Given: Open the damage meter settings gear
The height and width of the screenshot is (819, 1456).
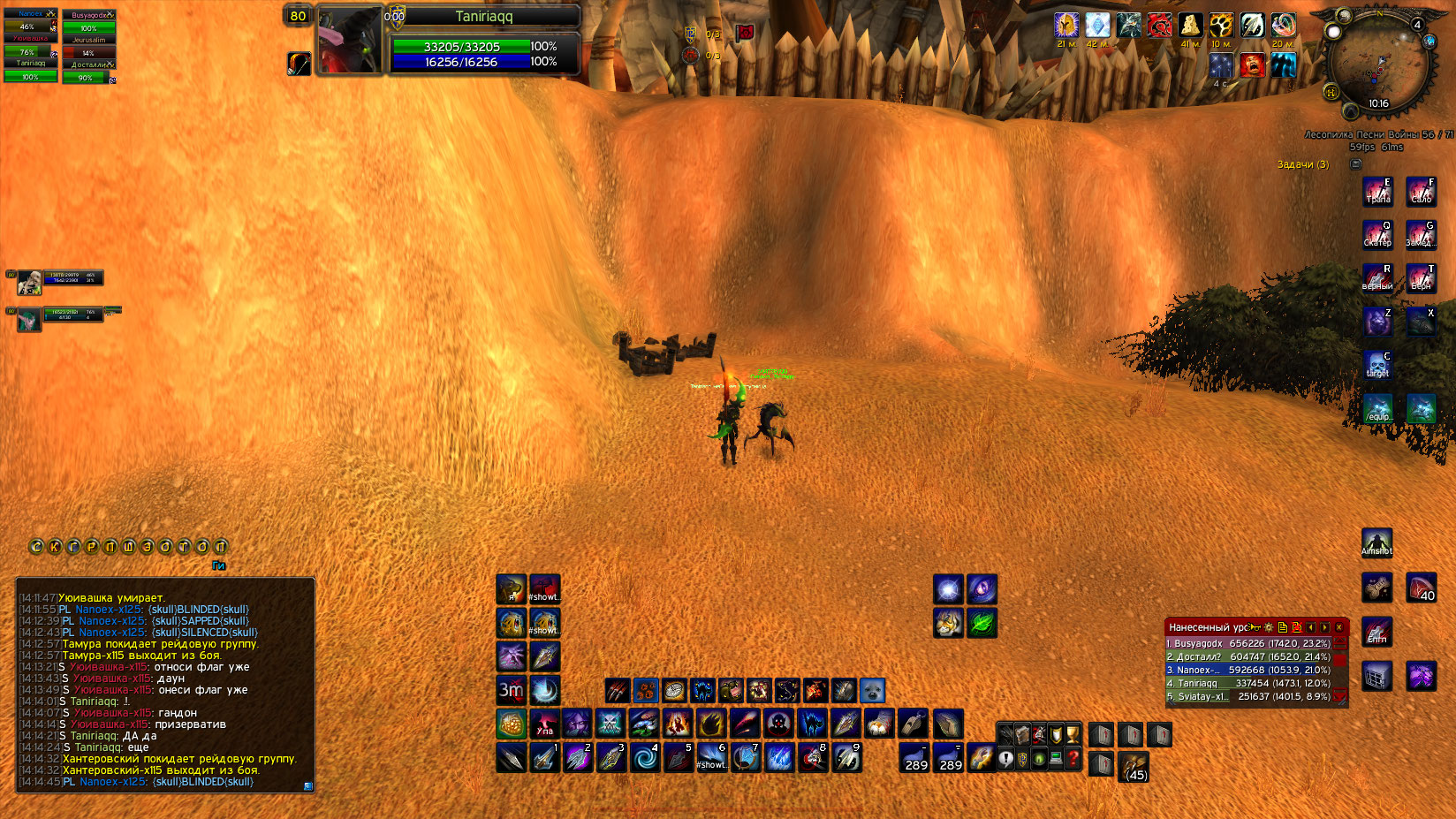Looking at the screenshot, I should [x=1269, y=627].
